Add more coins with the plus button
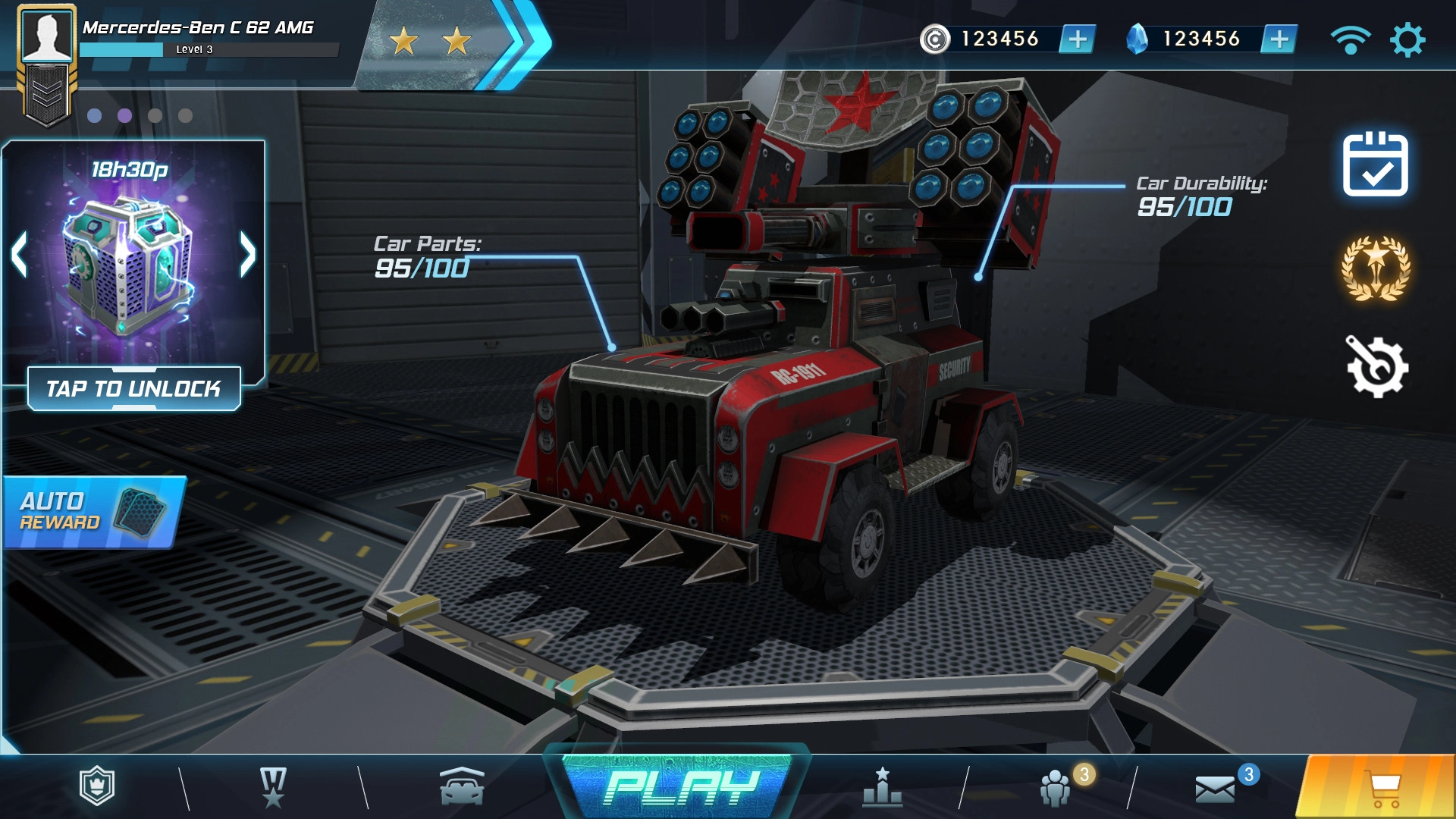The image size is (1456, 819). [1077, 39]
